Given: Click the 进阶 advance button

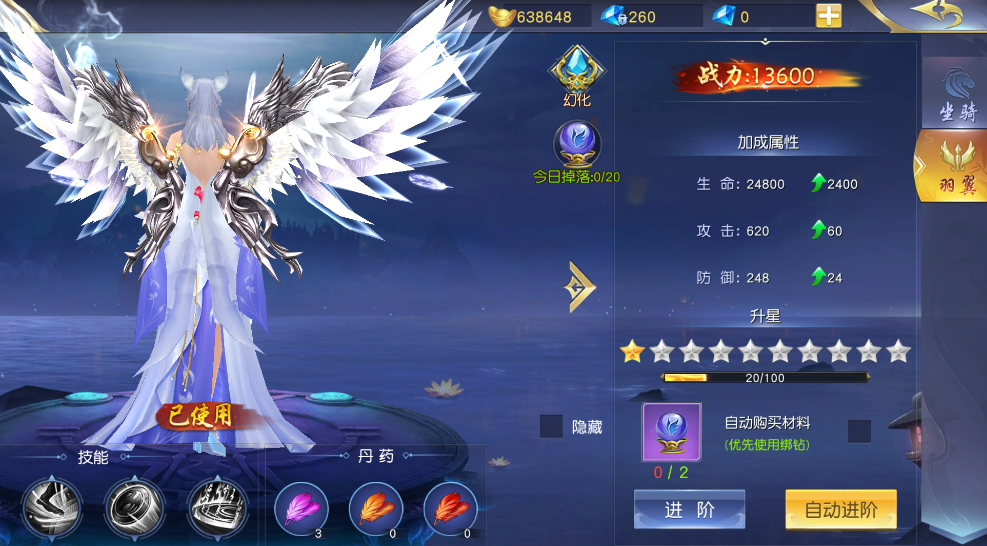Looking at the screenshot, I should tap(689, 510).
